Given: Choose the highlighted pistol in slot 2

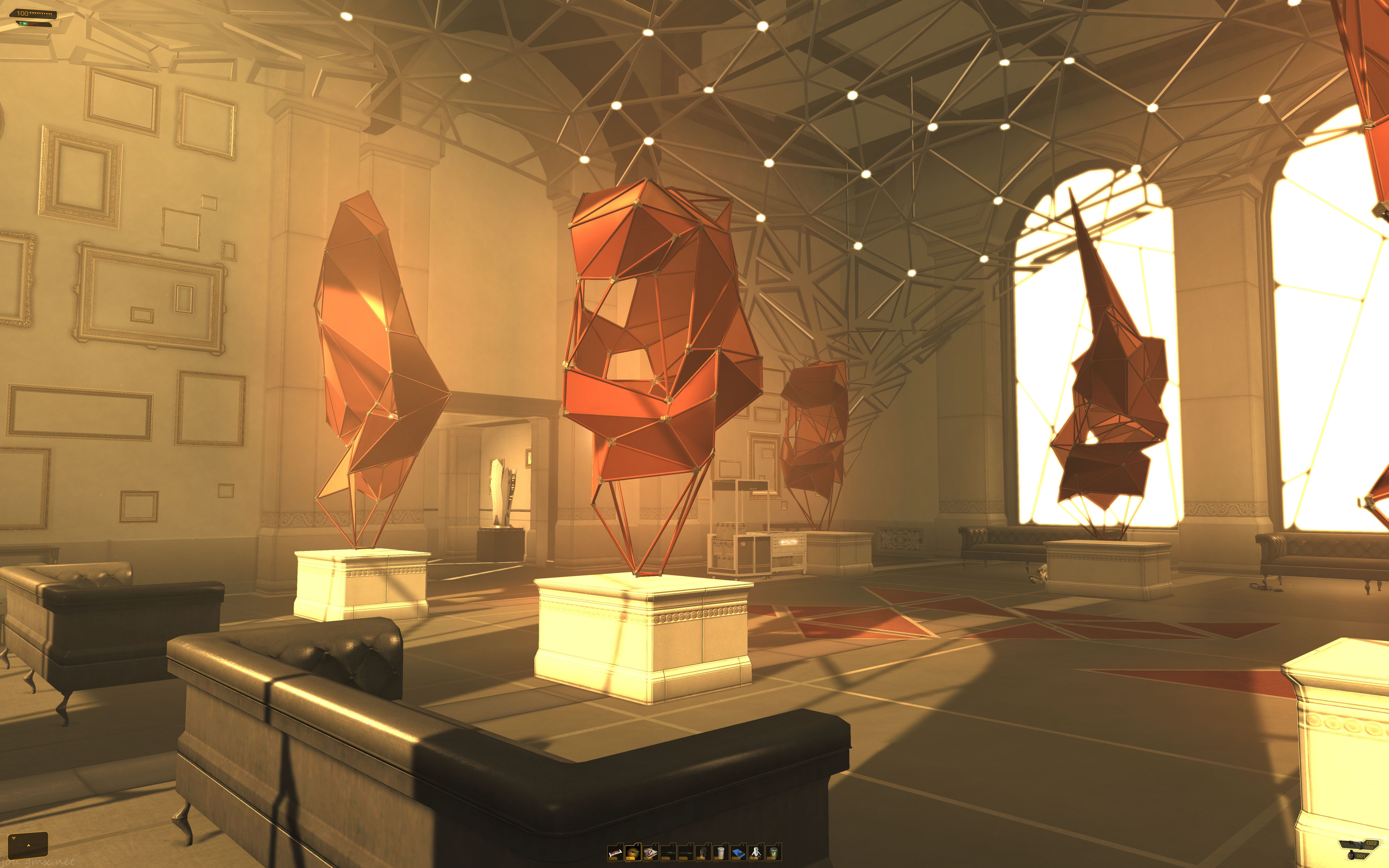Looking at the screenshot, I should click(x=633, y=853).
